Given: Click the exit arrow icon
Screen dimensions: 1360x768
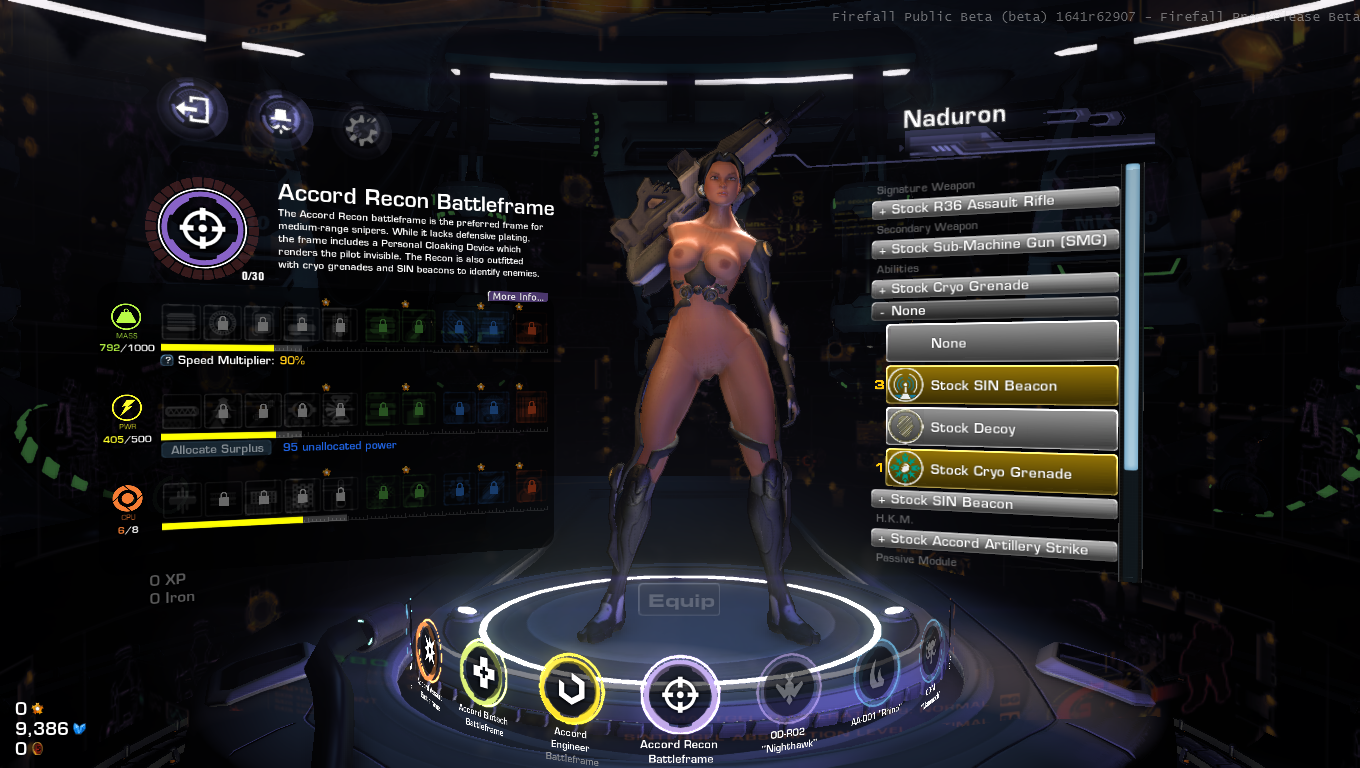Looking at the screenshot, I should coord(192,107).
